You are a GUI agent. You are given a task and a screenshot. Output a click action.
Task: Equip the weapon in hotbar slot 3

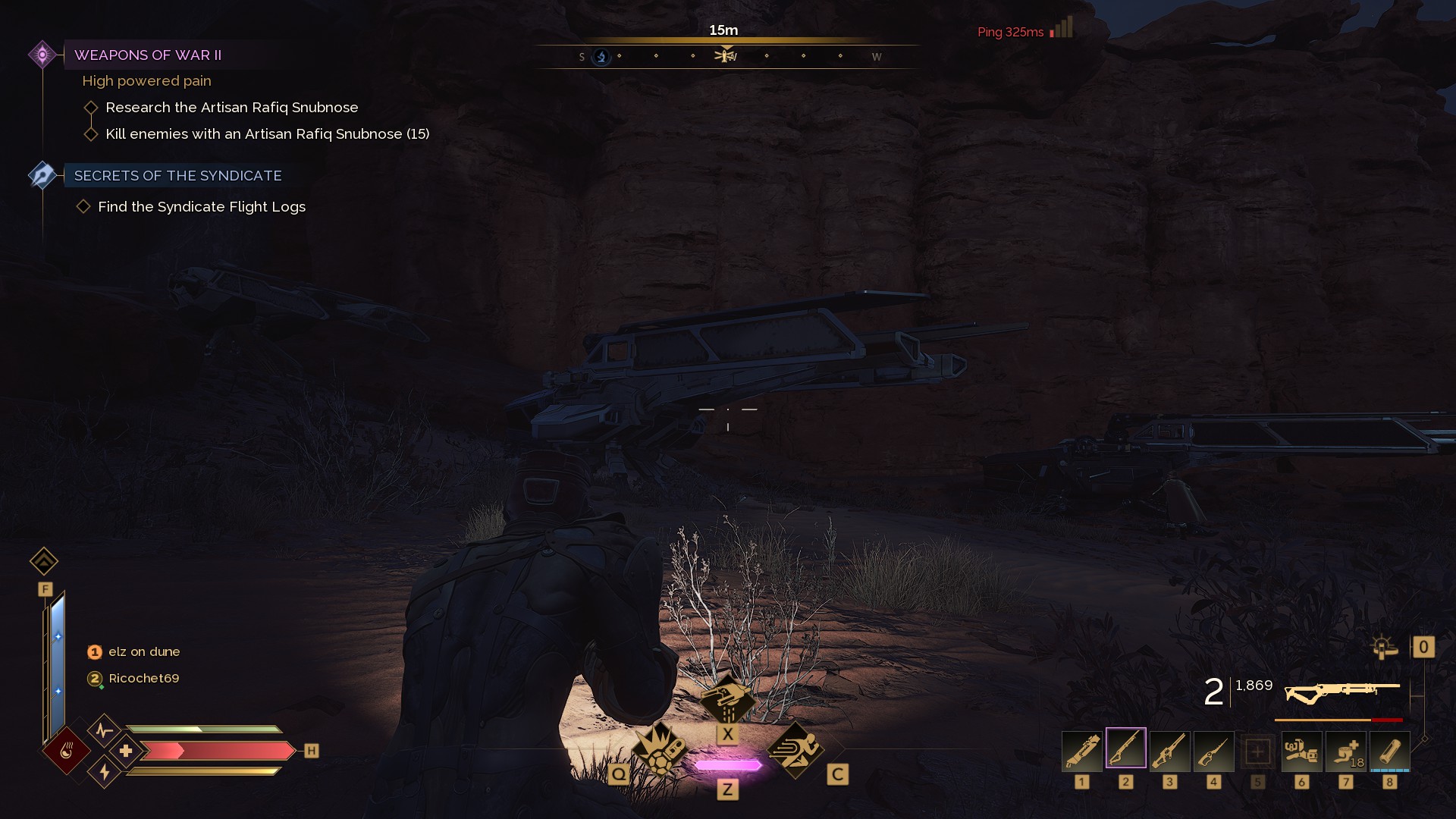1169,751
